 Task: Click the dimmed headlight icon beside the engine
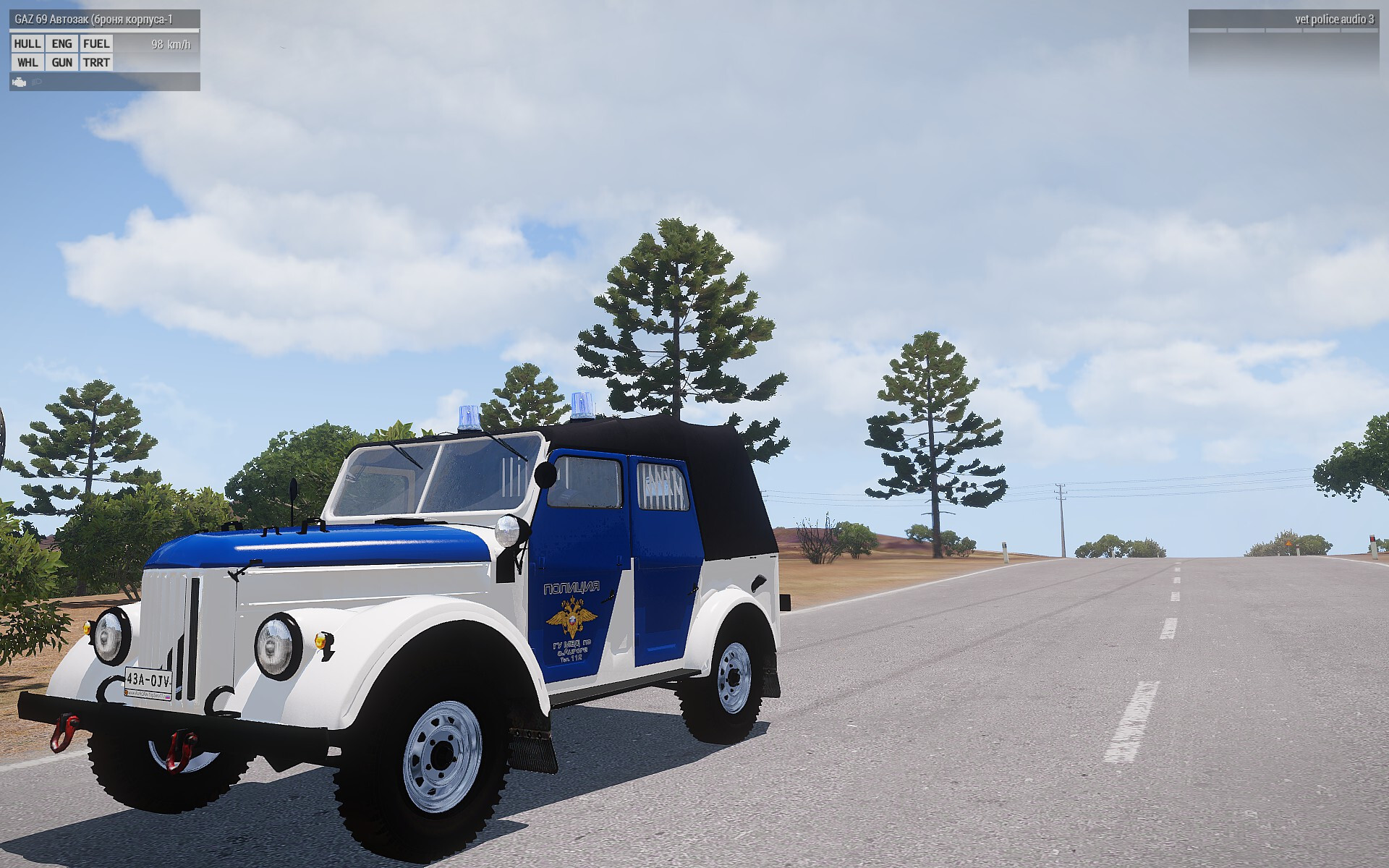(37, 82)
